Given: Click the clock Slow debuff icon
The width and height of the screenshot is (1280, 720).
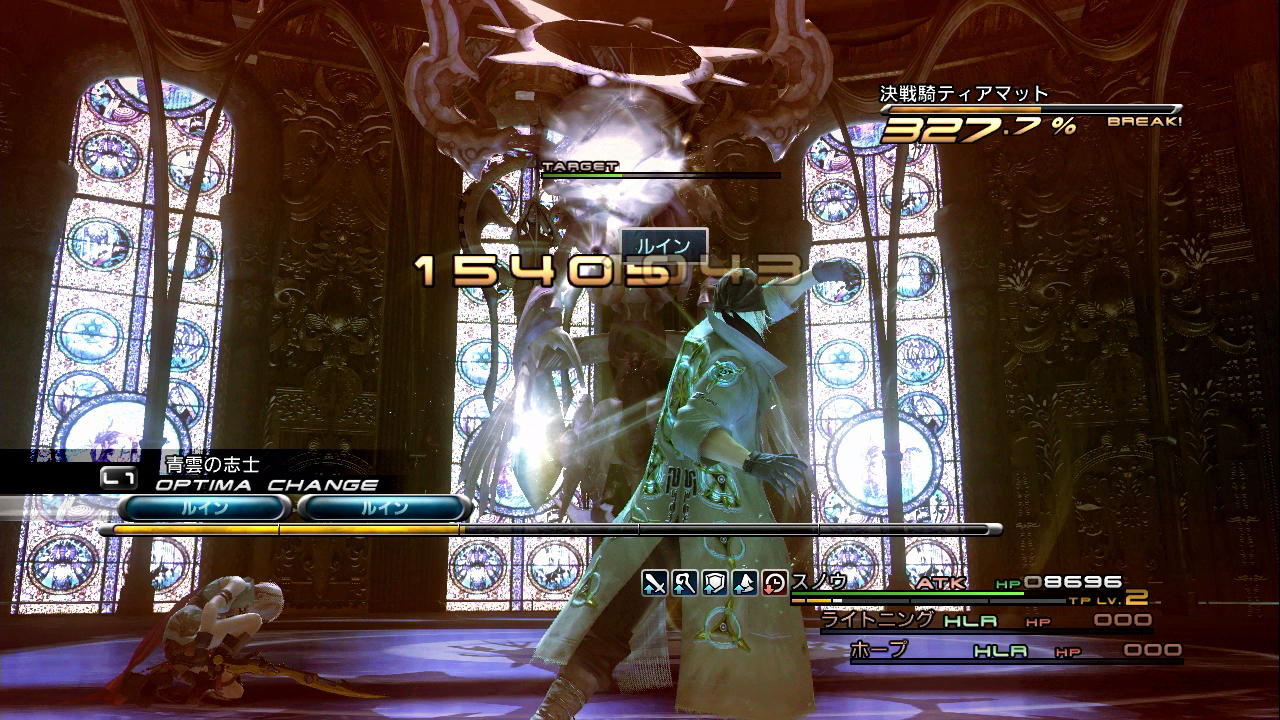Looking at the screenshot, I should tap(774, 582).
